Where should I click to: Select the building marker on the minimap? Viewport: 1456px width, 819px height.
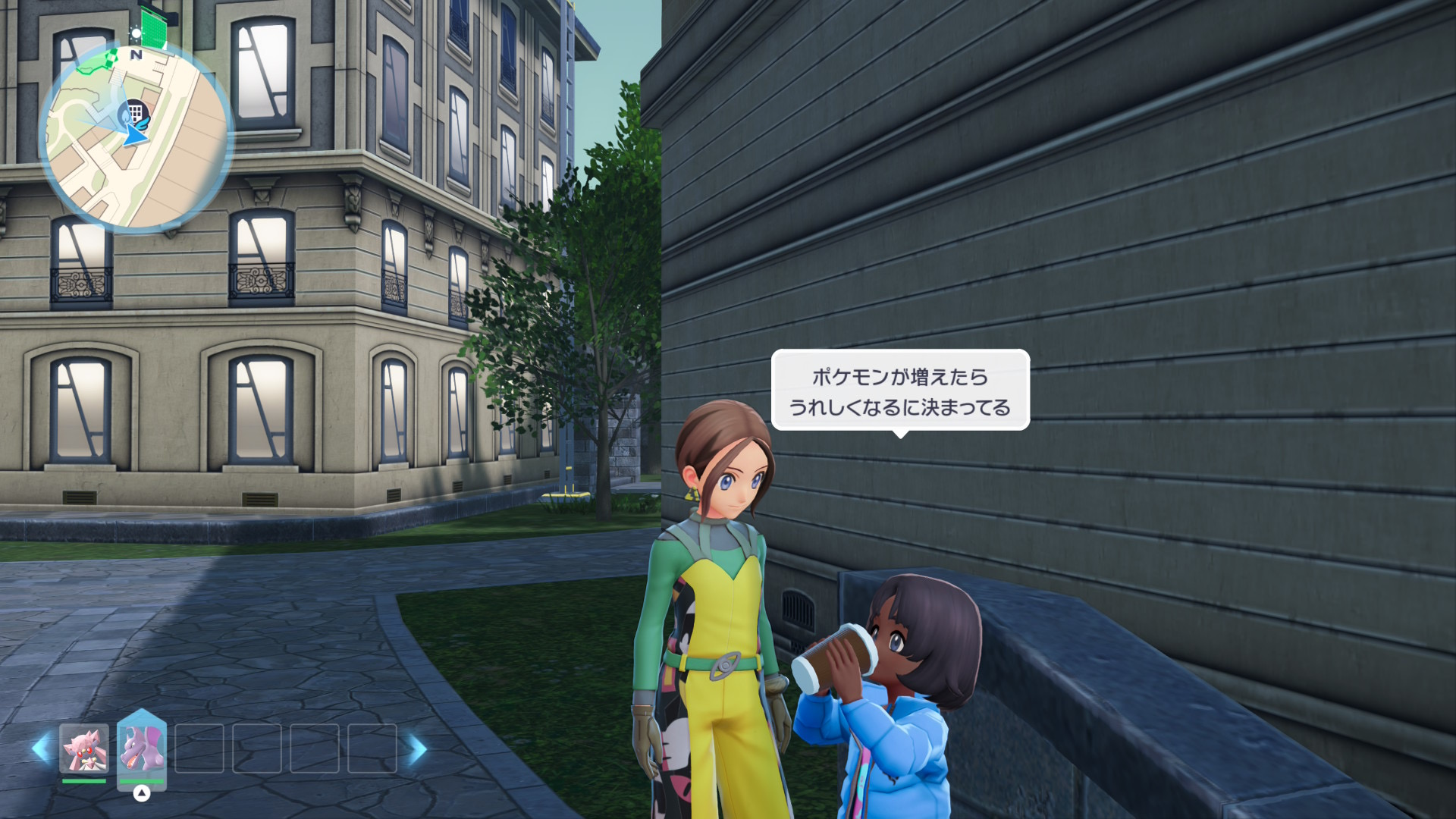(x=136, y=112)
